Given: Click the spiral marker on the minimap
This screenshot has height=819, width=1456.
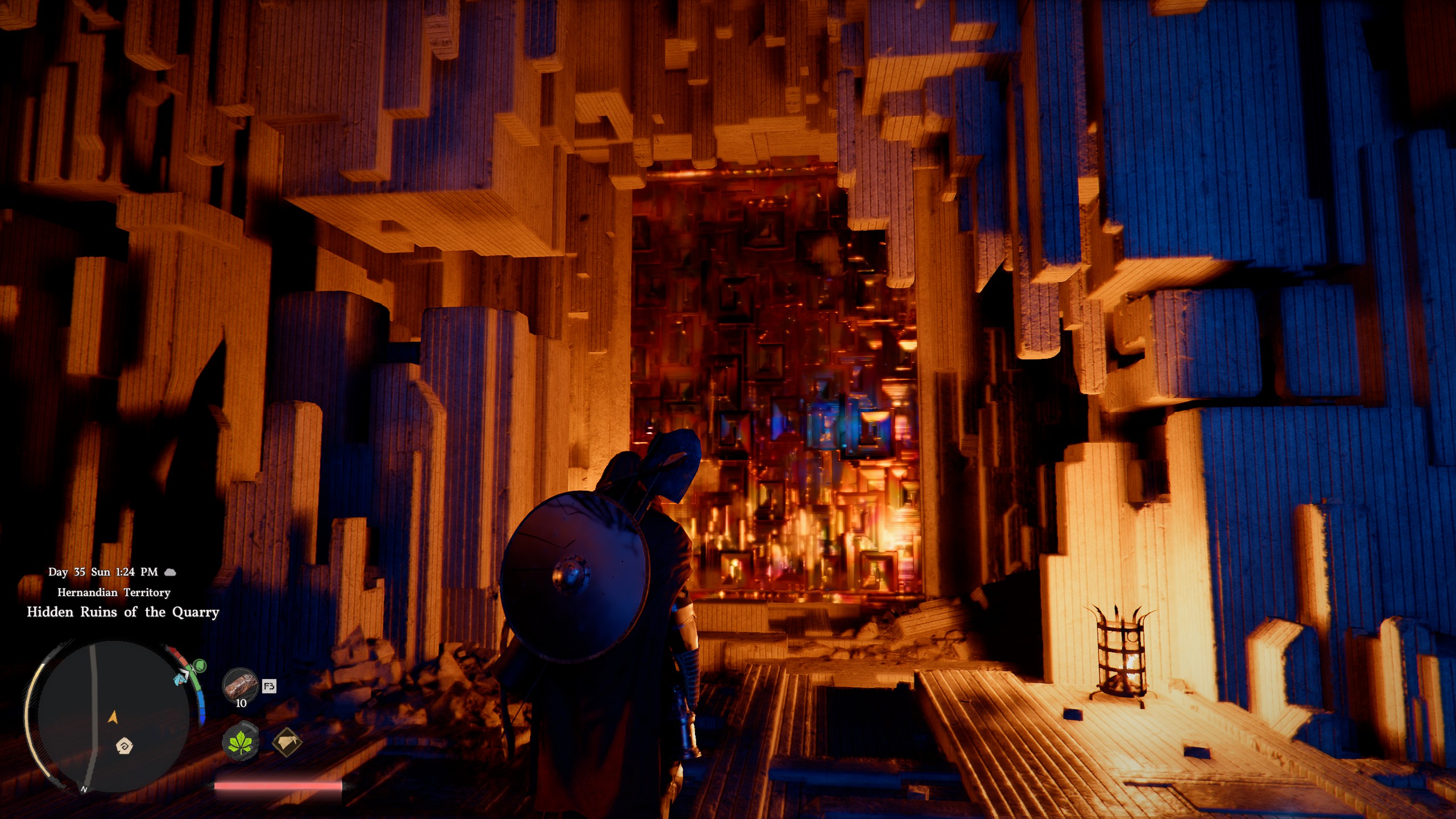Looking at the screenshot, I should (125, 745).
